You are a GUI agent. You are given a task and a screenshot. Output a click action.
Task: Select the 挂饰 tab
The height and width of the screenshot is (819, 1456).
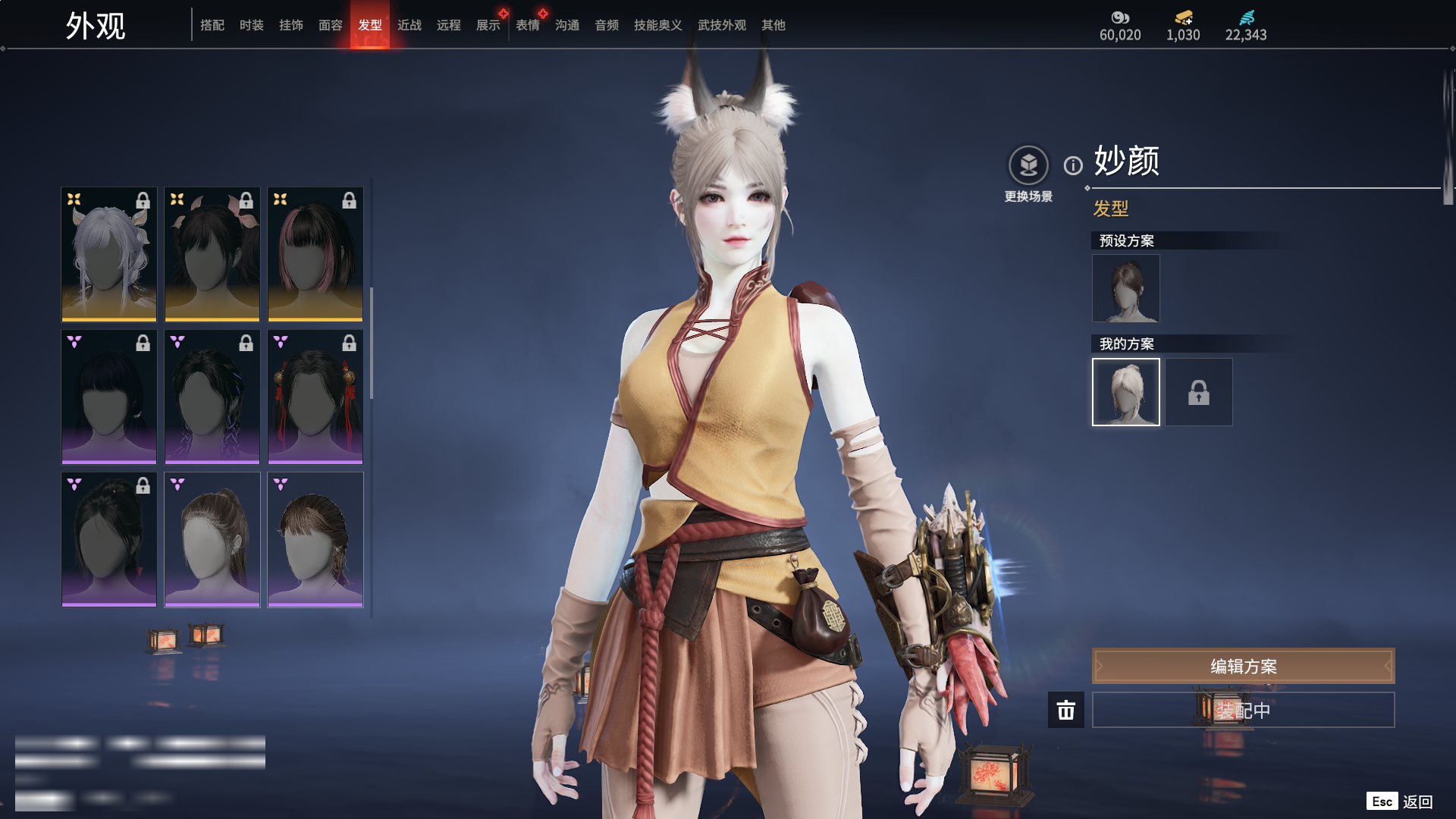coord(291,25)
